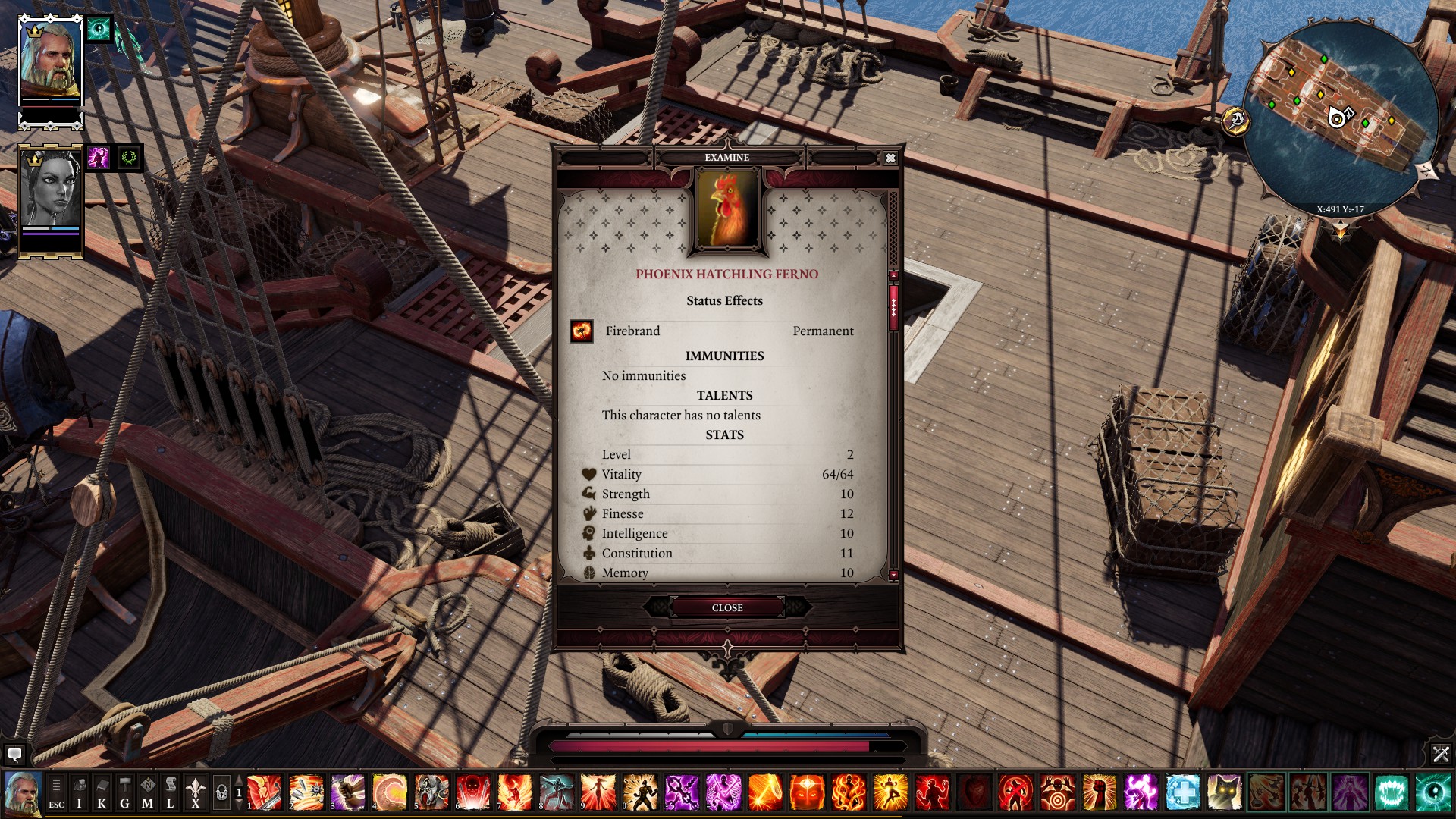Open the journal using the L scroll icon

click(171, 791)
